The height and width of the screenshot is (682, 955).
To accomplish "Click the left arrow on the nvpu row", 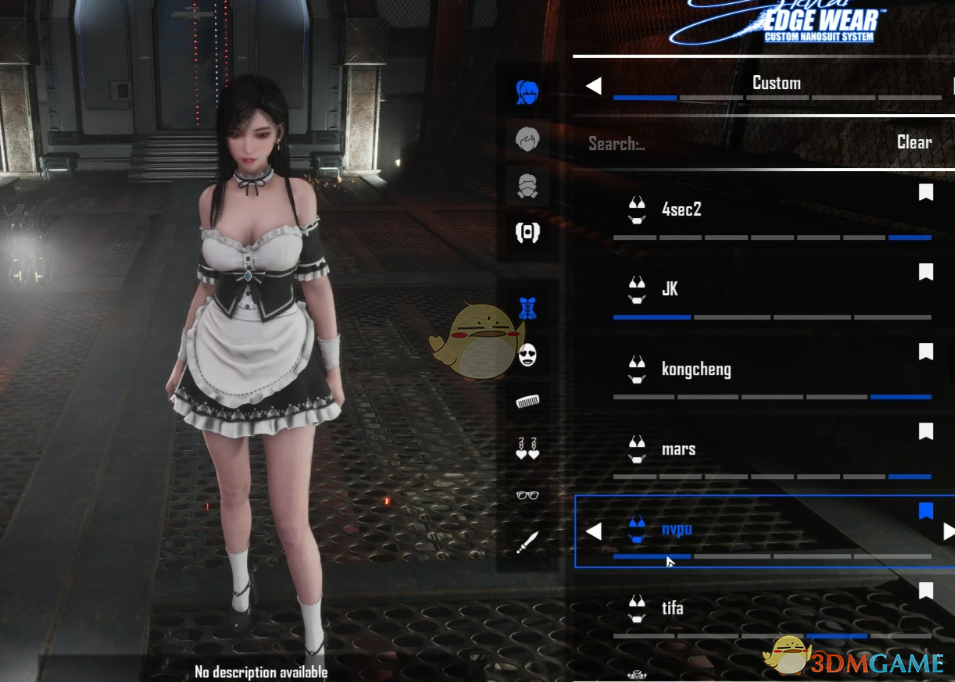I will pyautogui.click(x=593, y=531).
